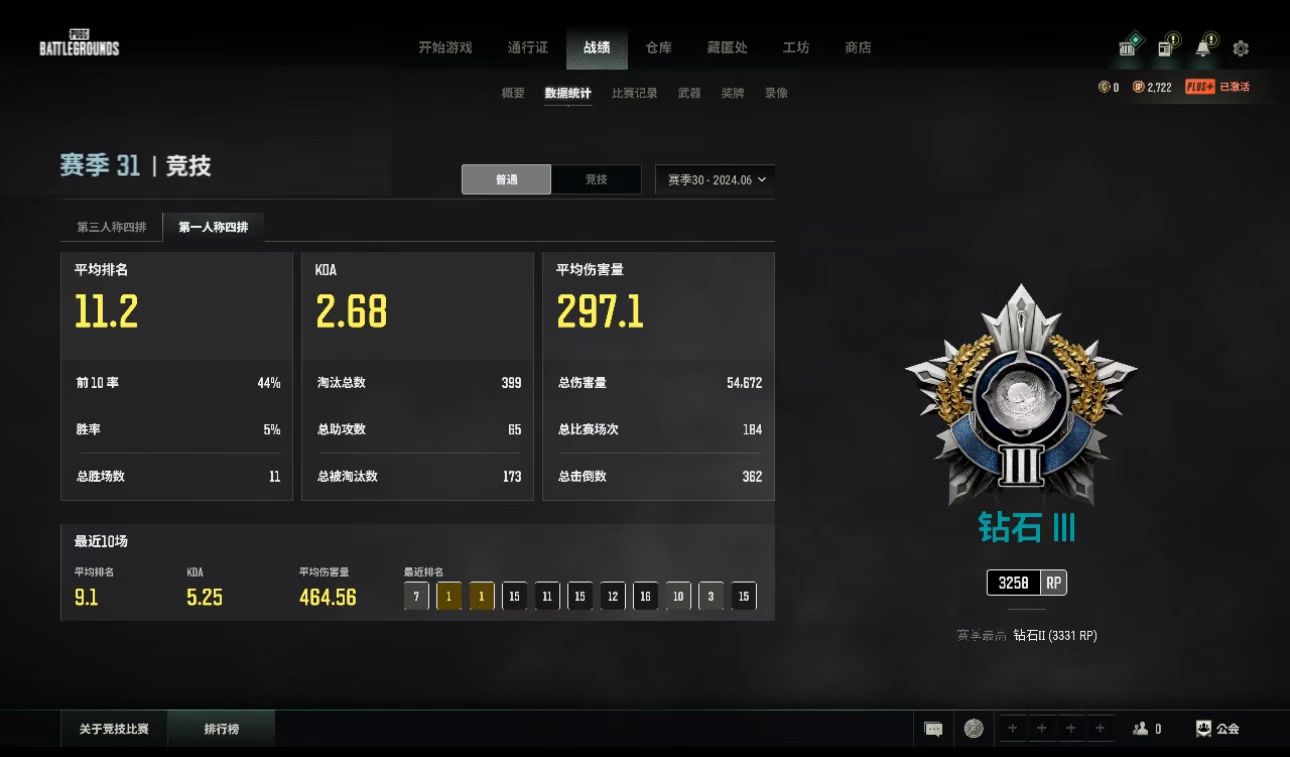Switch to the 工坊 workshop tab

(x=796, y=47)
